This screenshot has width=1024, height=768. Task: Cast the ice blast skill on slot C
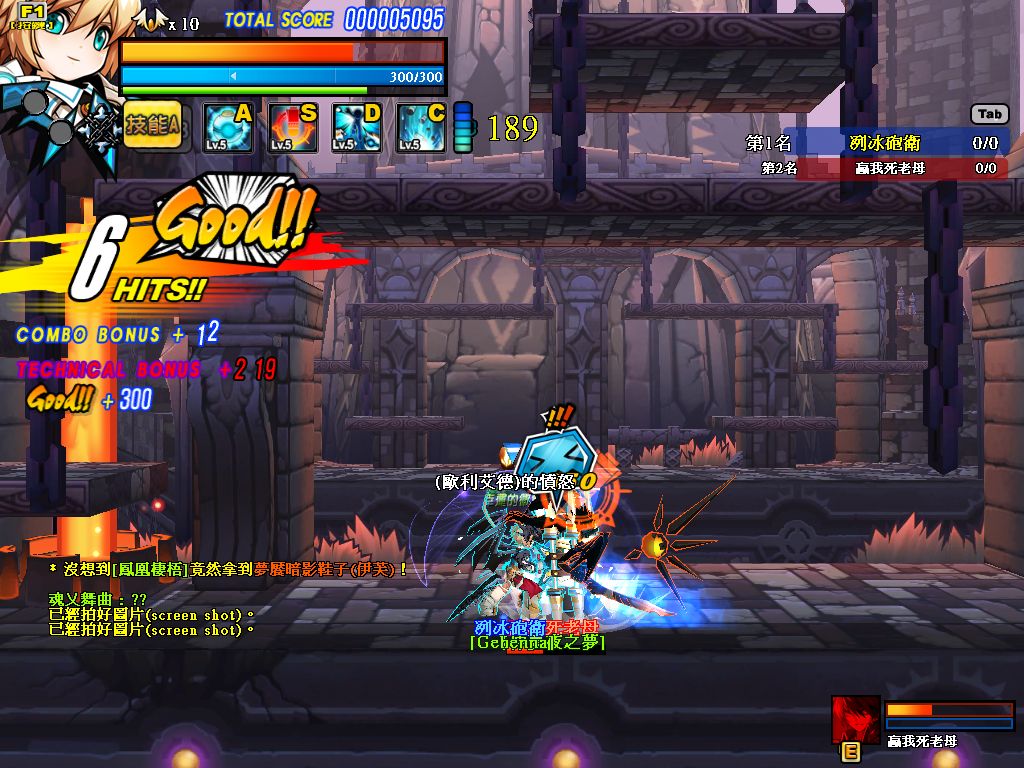click(x=420, y=128)
